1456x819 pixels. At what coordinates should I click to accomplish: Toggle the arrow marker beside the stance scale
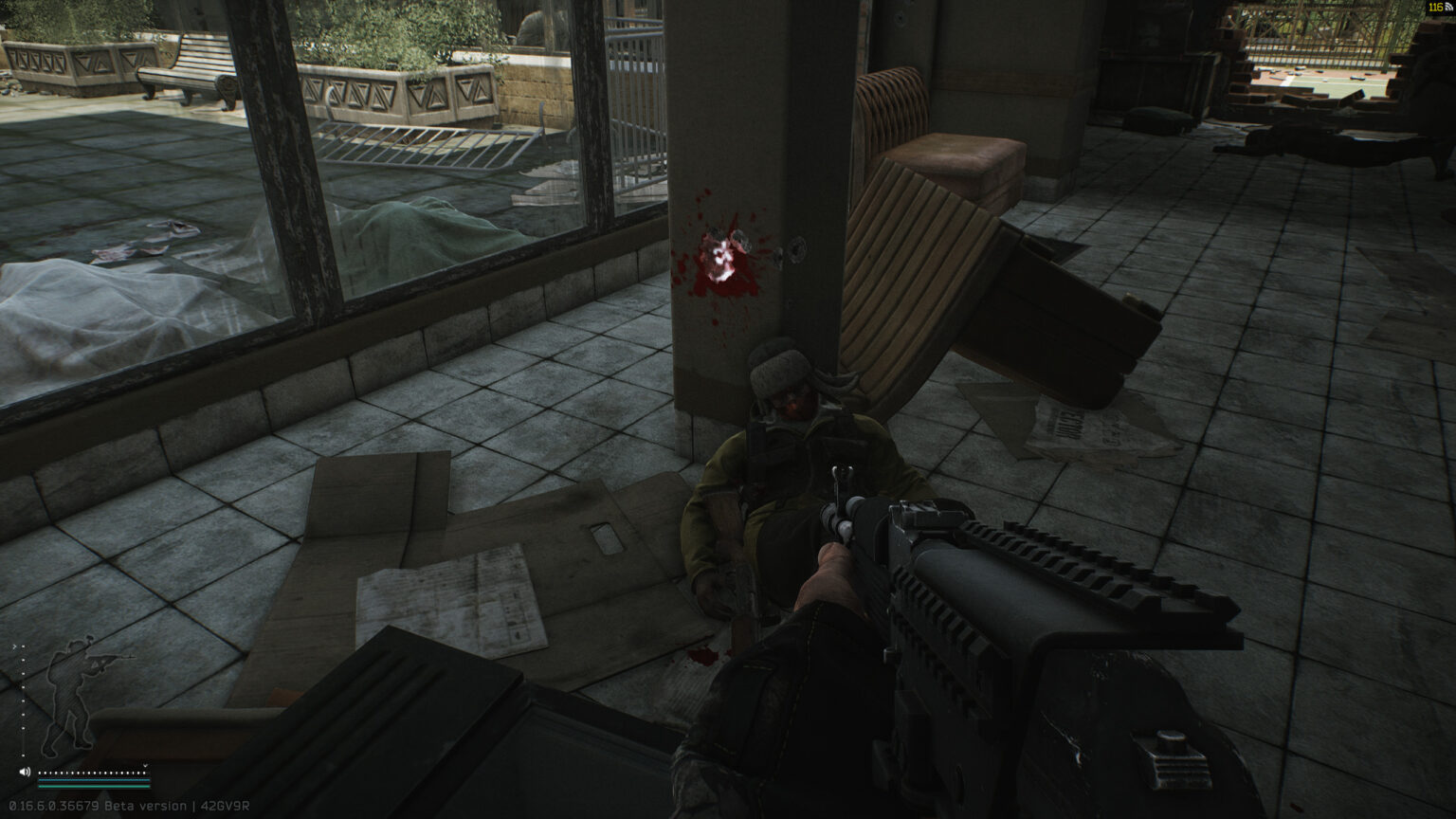pos(14,646)
